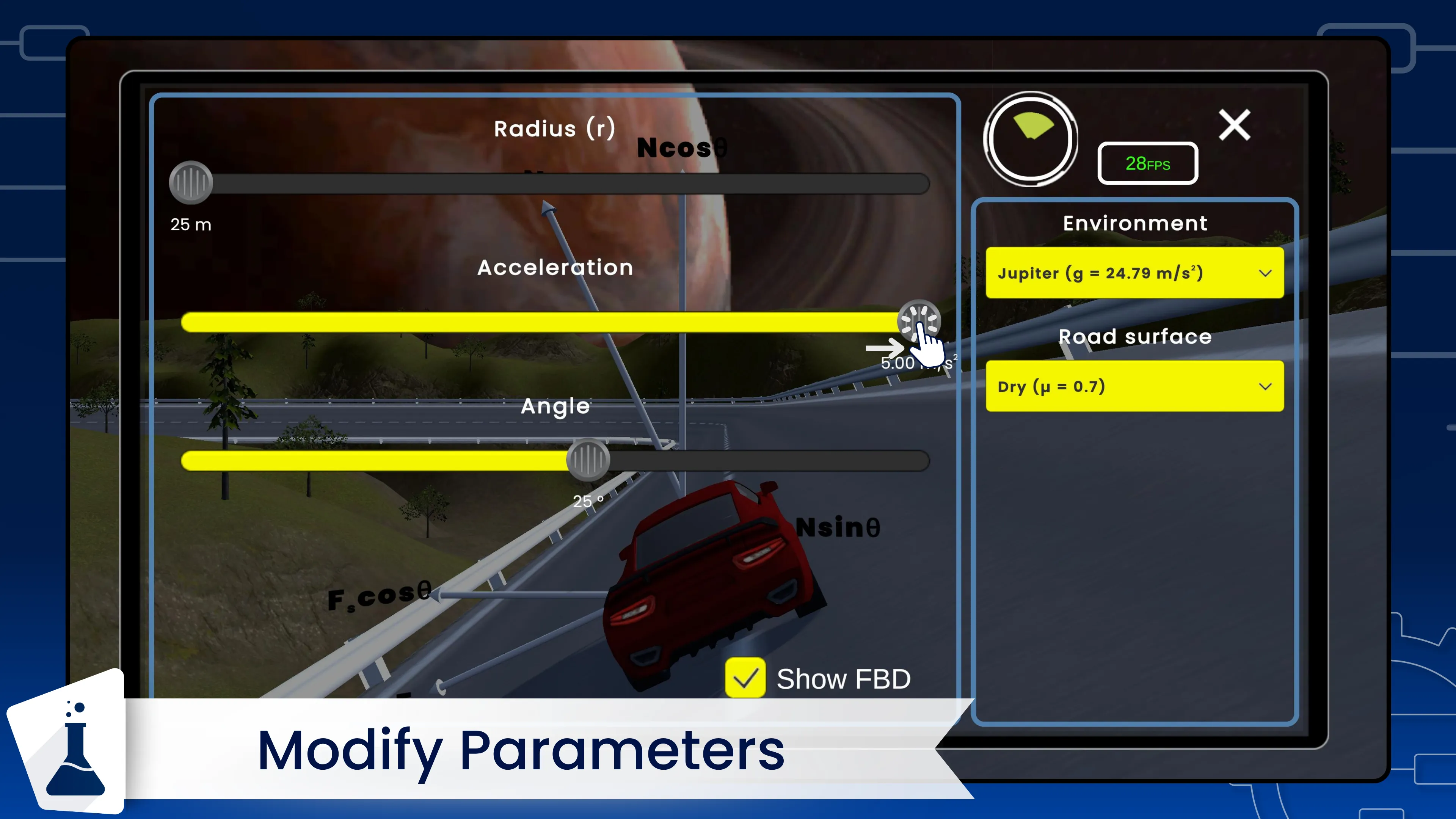Click the circular speed gauge icon
The image size is (1456, 819).
click(x=1031, y=138)
